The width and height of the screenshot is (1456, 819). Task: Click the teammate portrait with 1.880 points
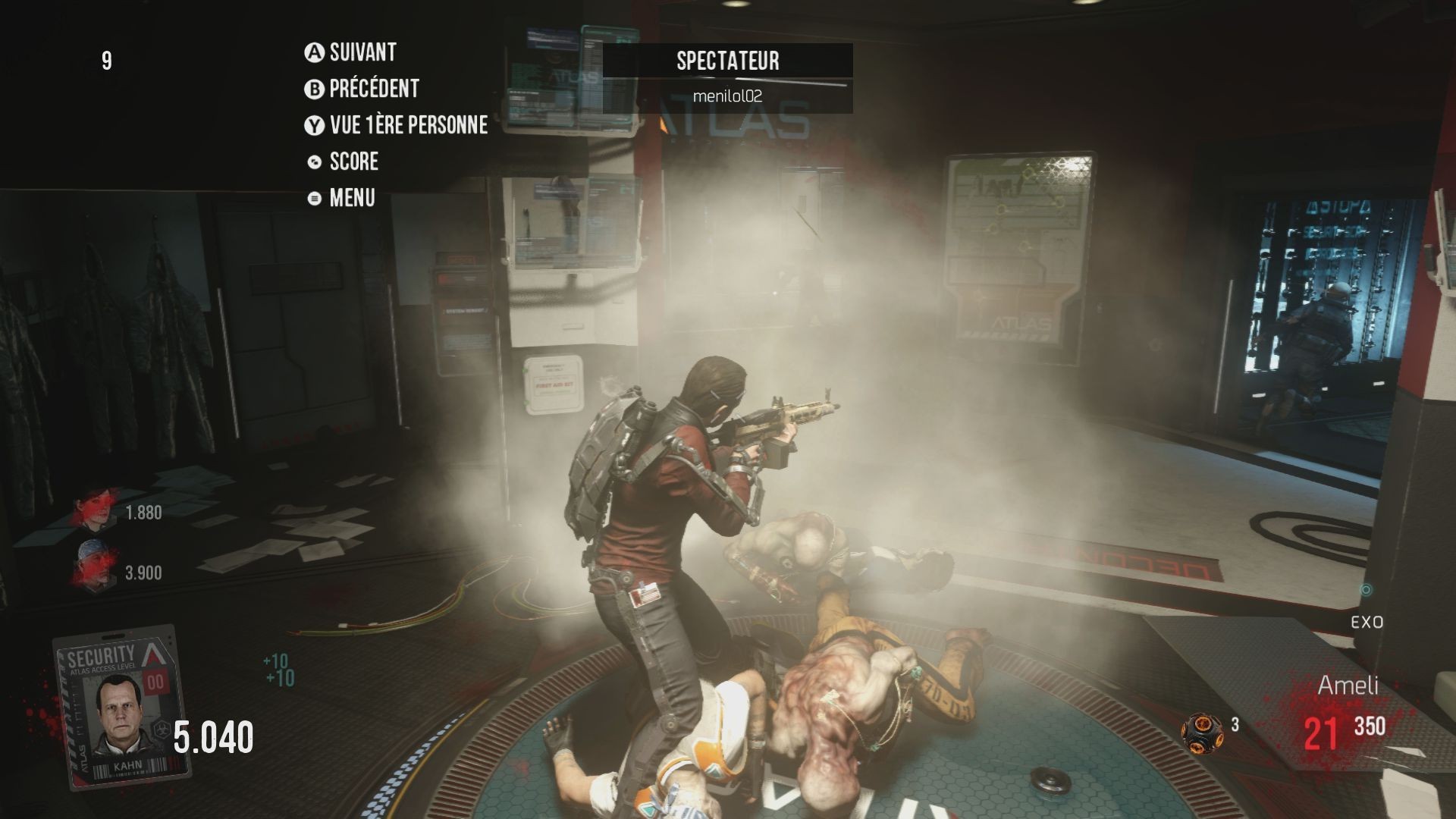point(94,512)
